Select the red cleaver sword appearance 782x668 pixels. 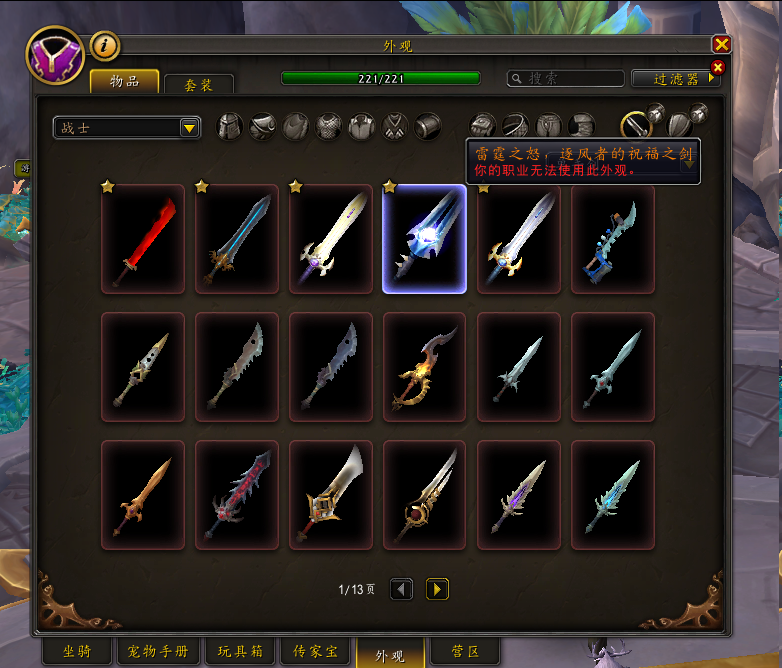pyautogui.click(x=143, y=239)
